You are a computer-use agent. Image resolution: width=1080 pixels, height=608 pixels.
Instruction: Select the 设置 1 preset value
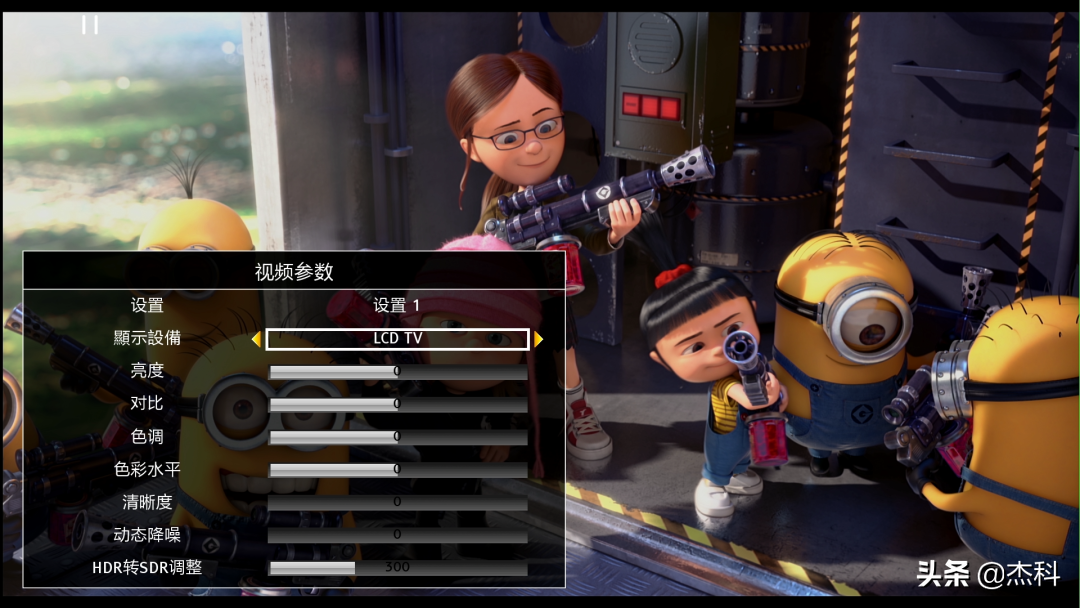(x=397, y=305)
